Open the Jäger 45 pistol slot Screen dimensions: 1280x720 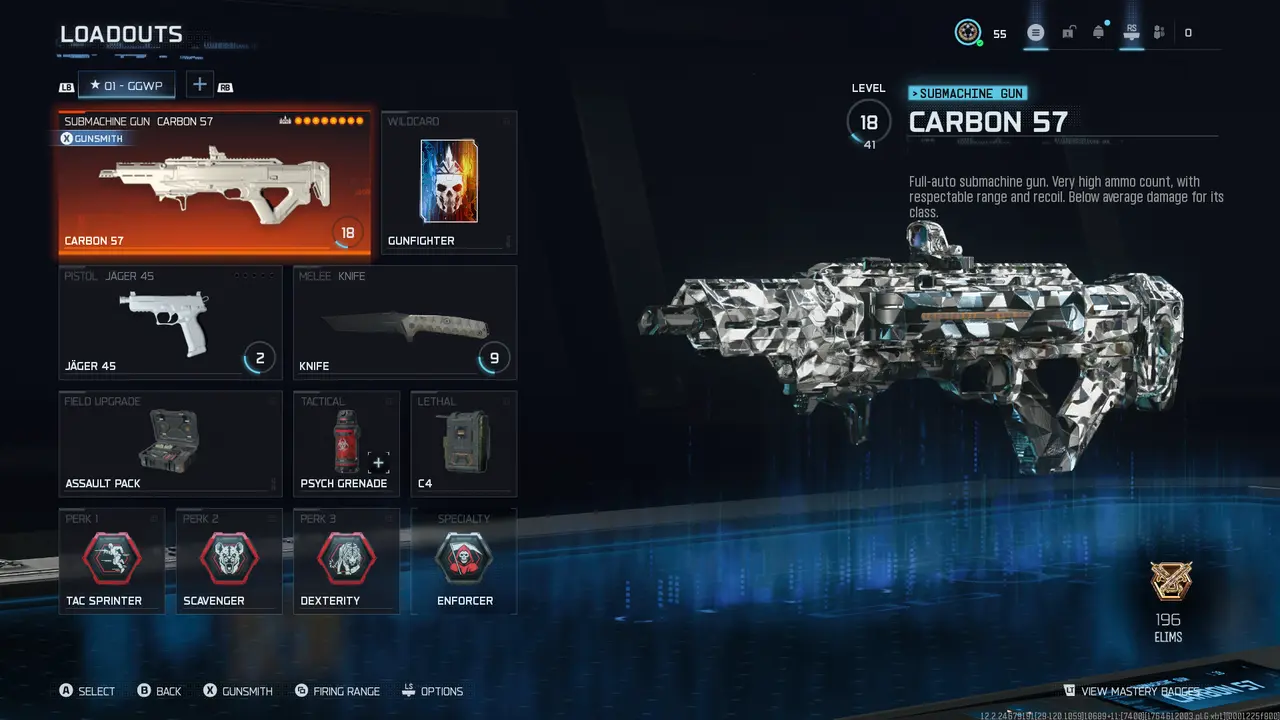click(x=170, y=320)
